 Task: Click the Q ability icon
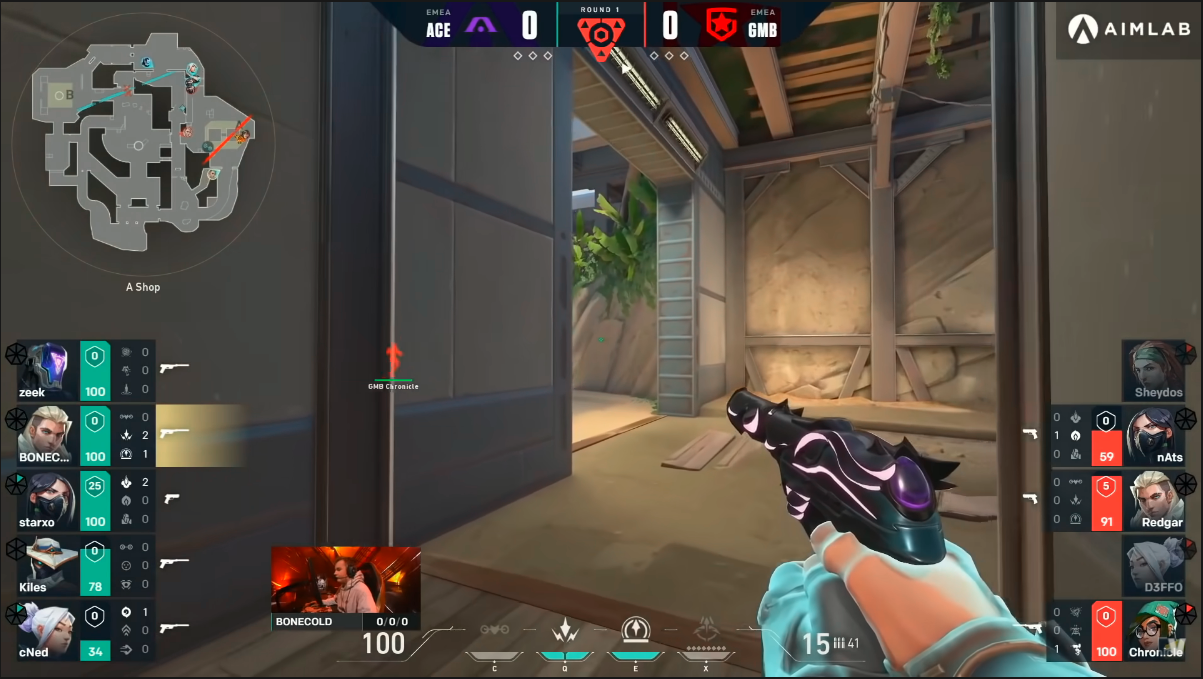(565, 632)
